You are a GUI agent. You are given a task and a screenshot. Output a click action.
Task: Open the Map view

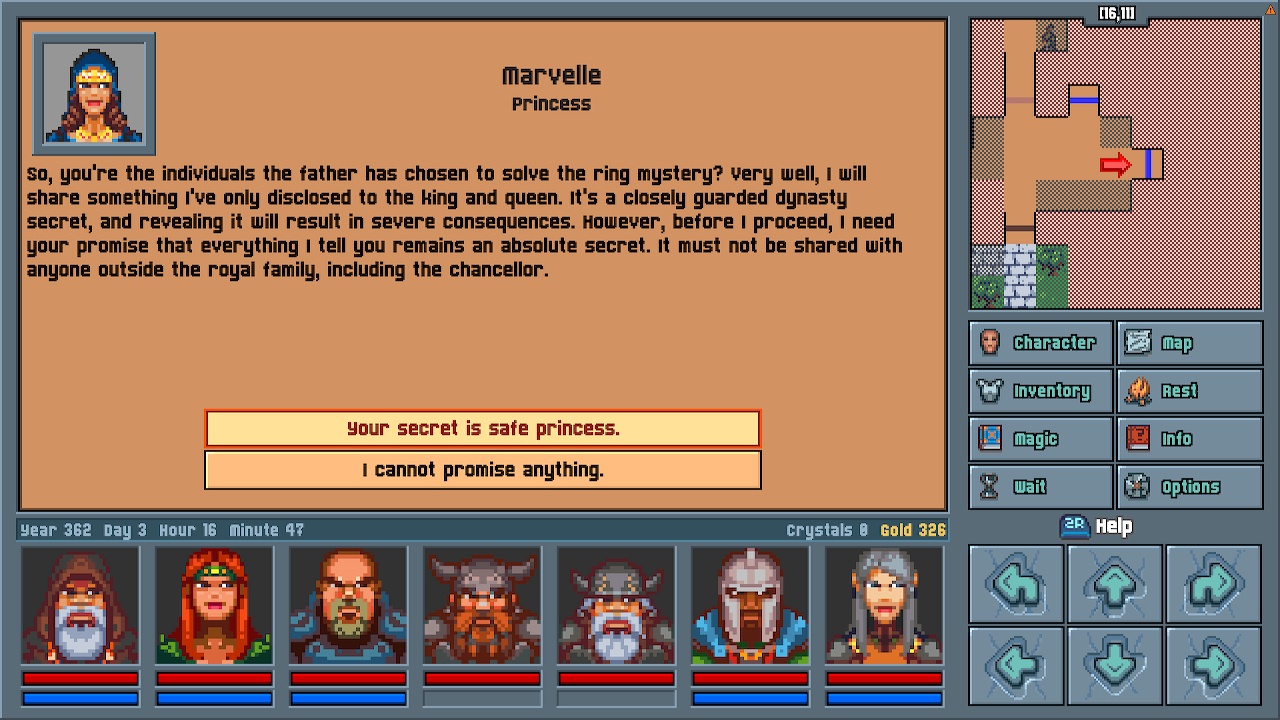pyautogui.click(x=1189, y=342)
